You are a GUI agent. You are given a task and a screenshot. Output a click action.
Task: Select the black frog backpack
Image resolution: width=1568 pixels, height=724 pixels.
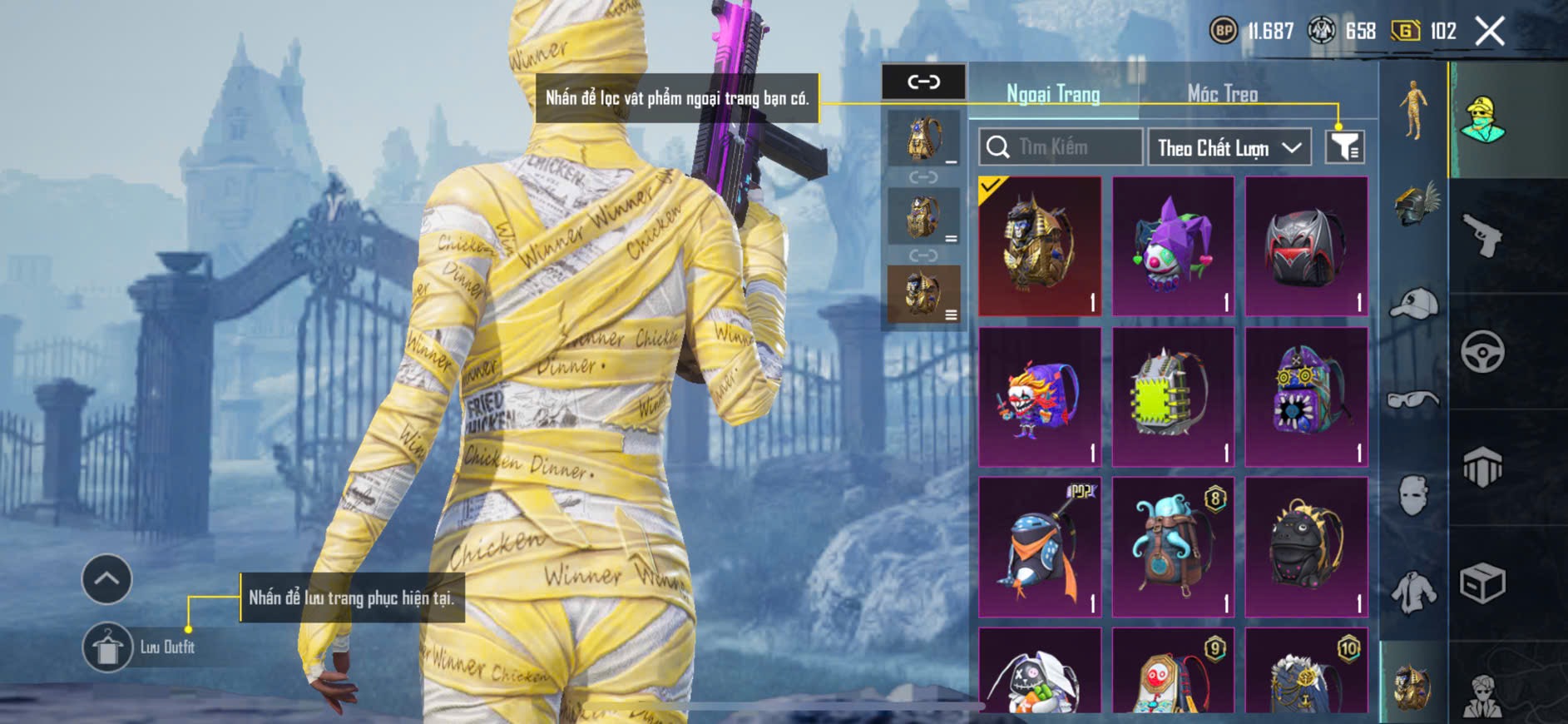click(x=1306, y=547)
